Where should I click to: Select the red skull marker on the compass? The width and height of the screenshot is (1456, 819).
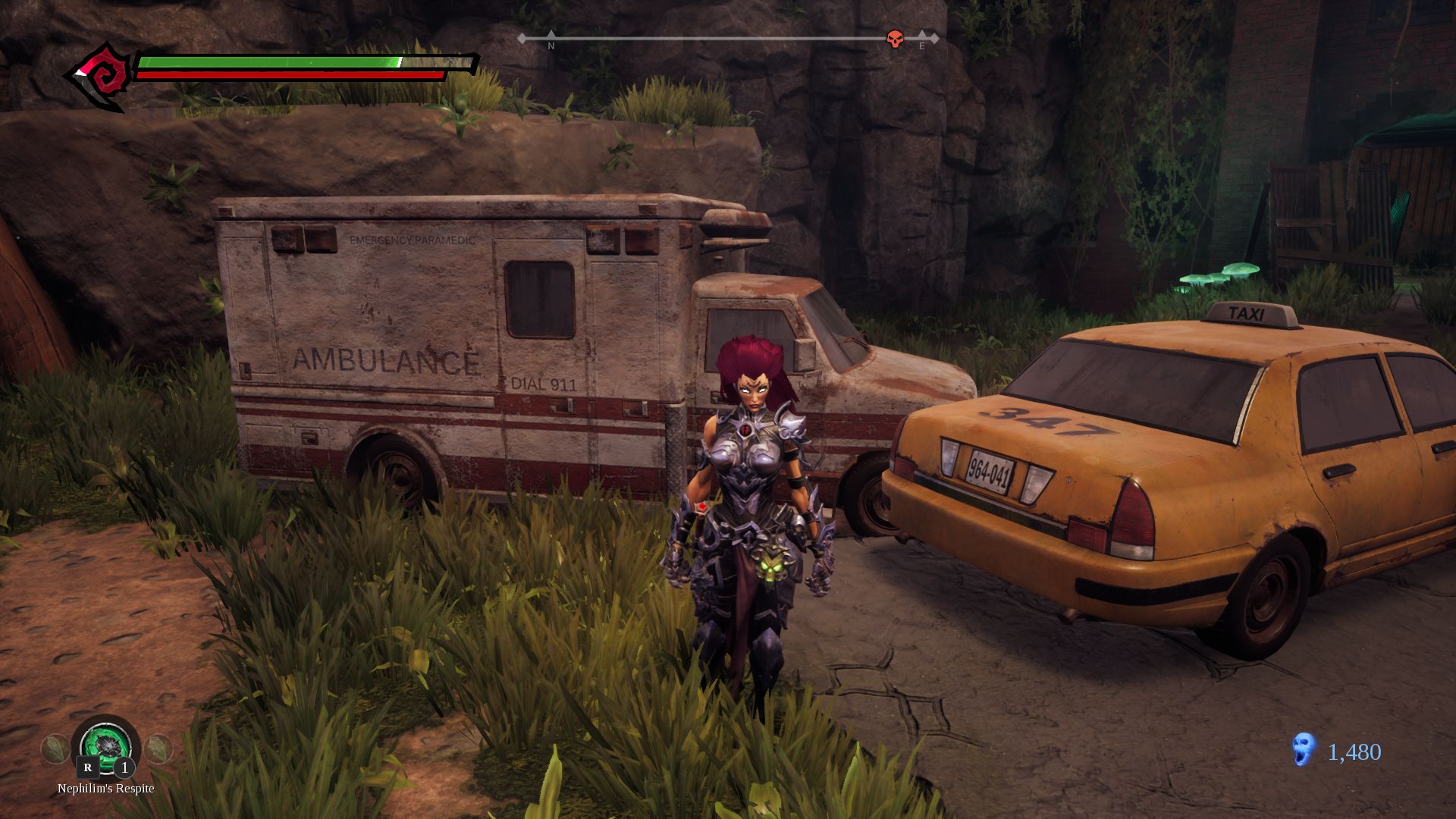pos(895,39)
